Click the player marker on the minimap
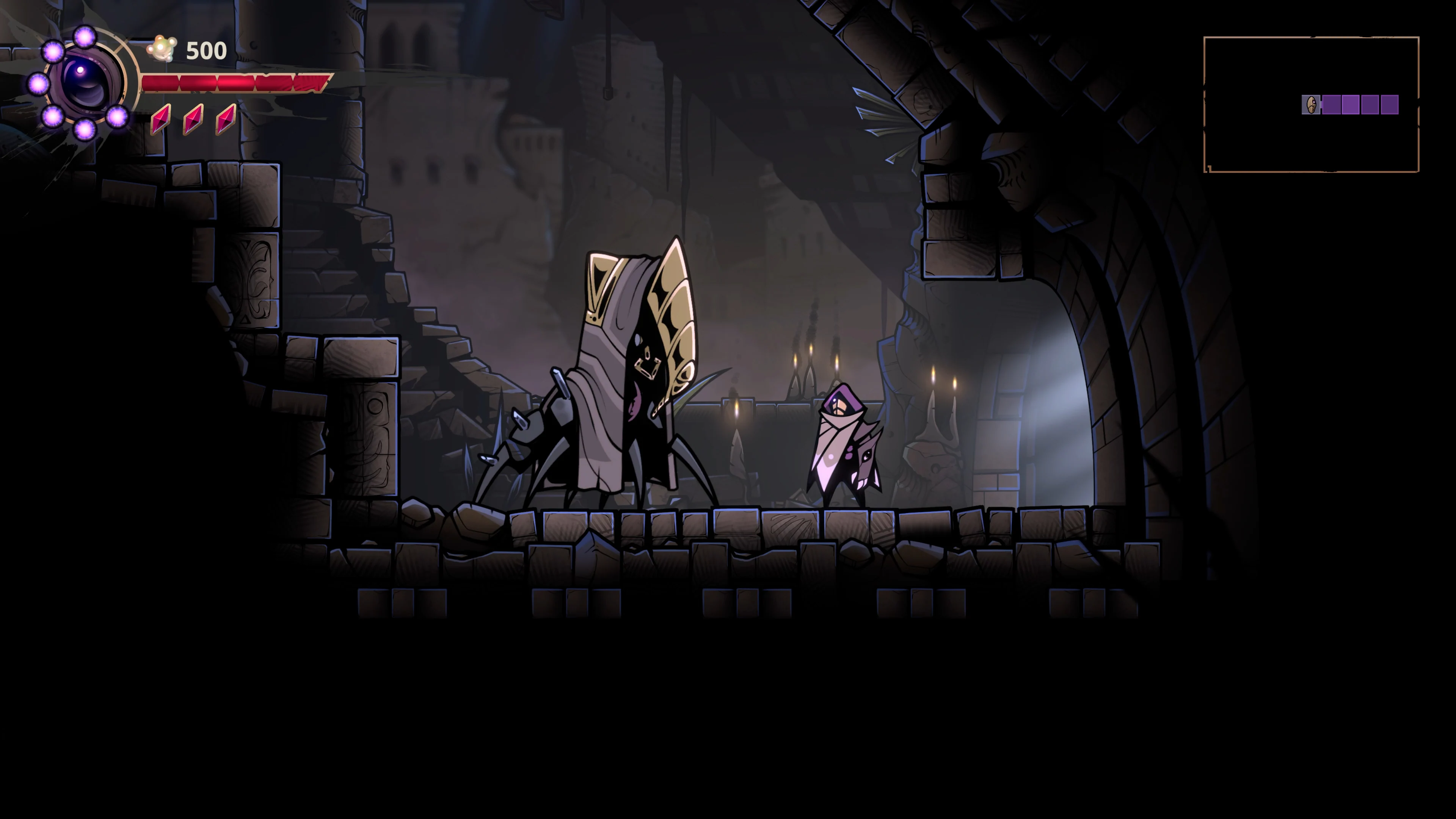Viewport: 1456px width, 819px height. tap(1311, 105)
